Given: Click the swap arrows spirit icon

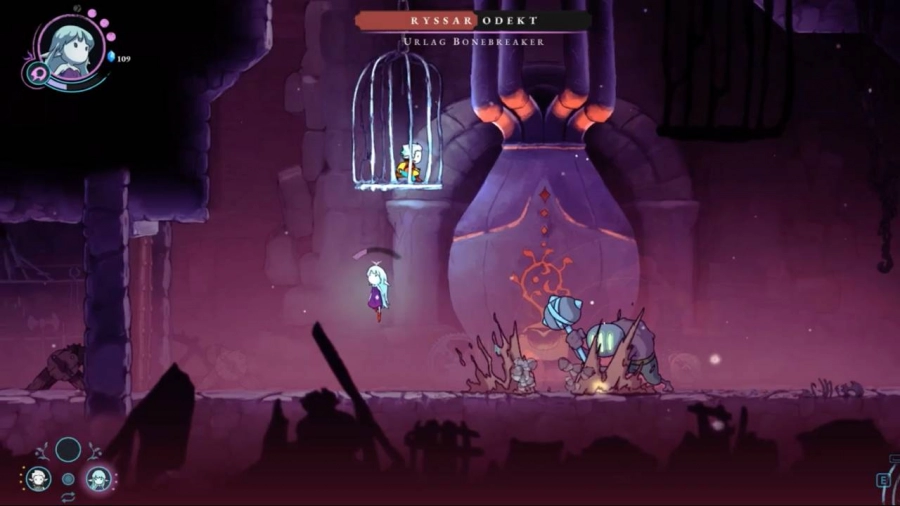Looking at the screenshot, I should point(68,497).
